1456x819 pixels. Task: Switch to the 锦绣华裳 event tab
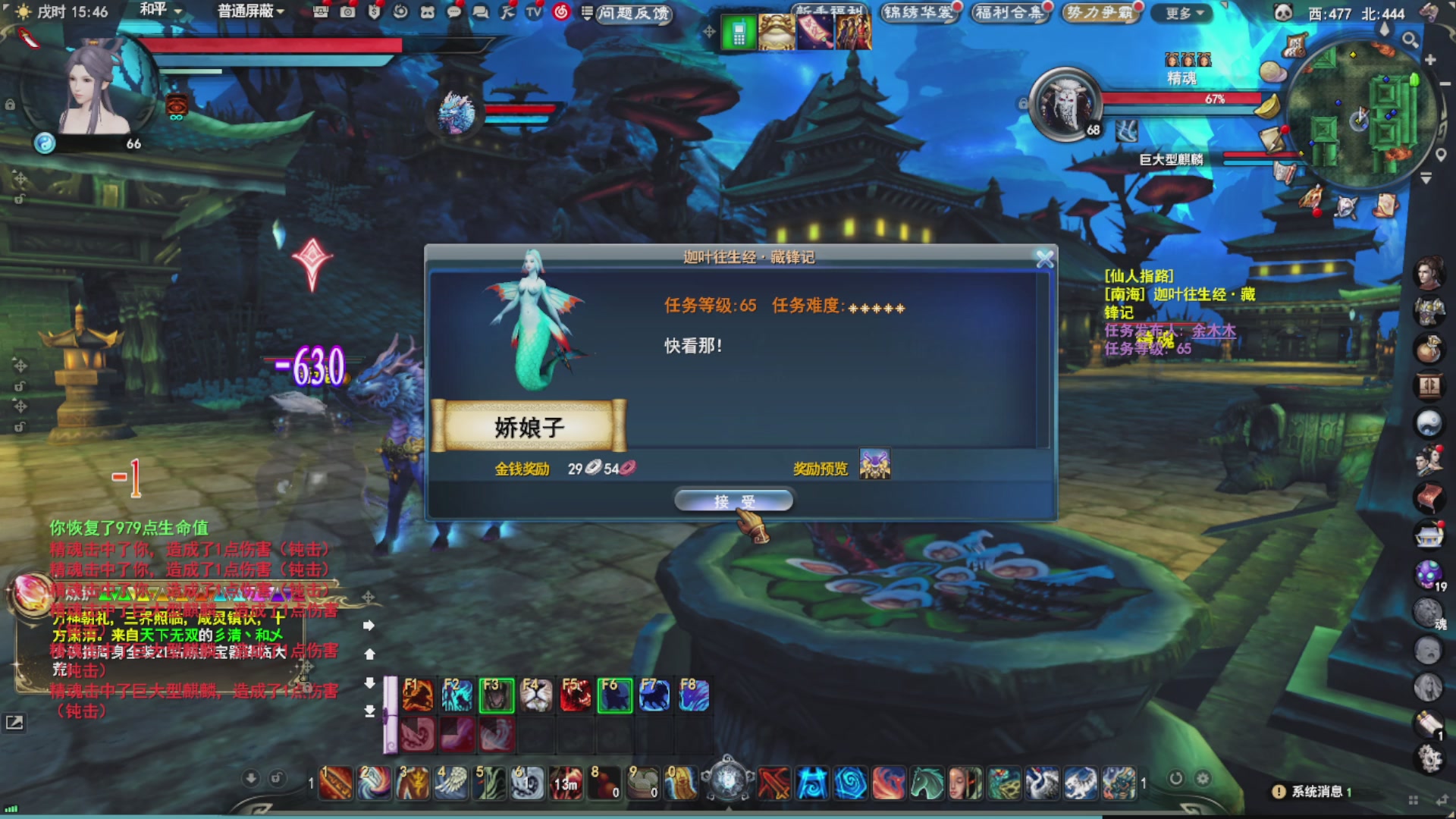(920, 11)
